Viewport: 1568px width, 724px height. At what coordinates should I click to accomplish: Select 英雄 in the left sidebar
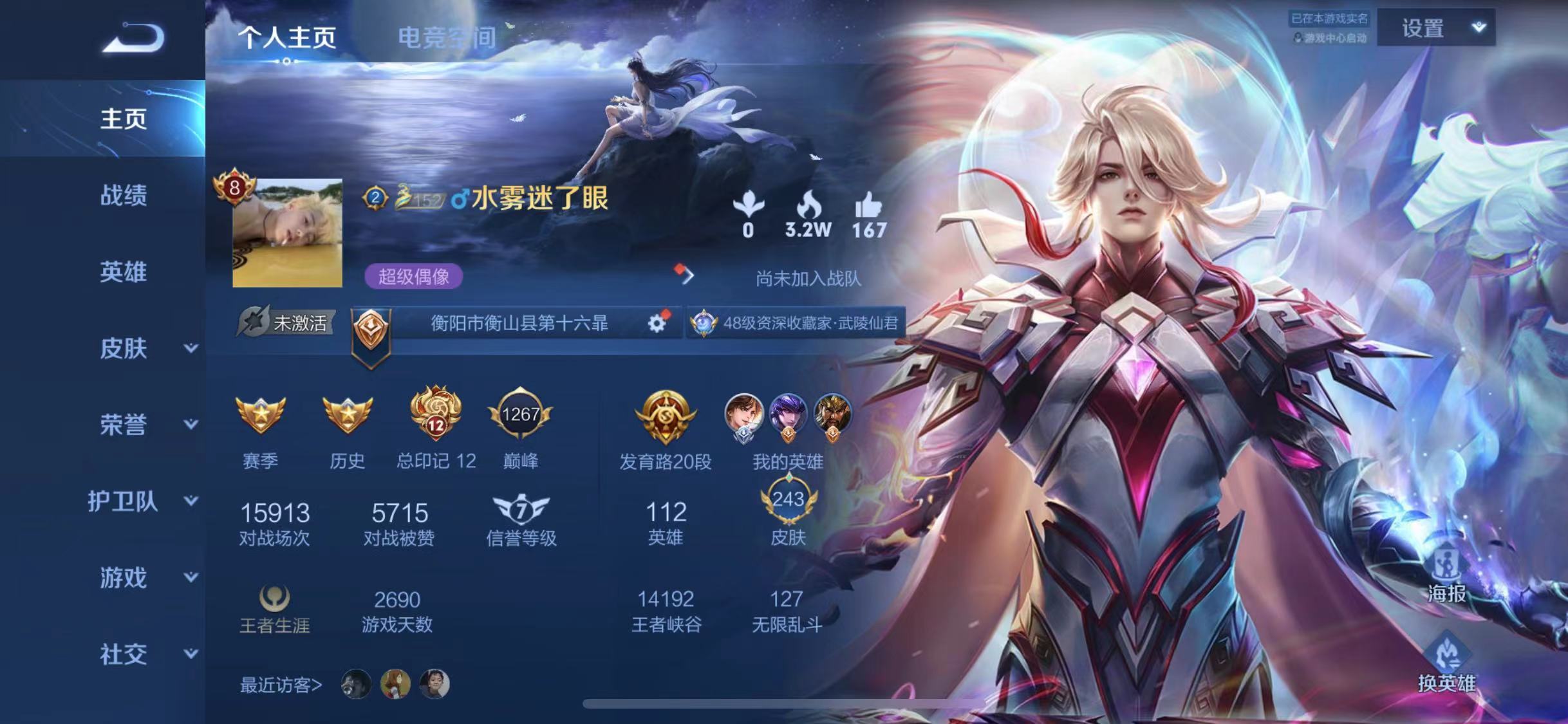pos(123,272)
